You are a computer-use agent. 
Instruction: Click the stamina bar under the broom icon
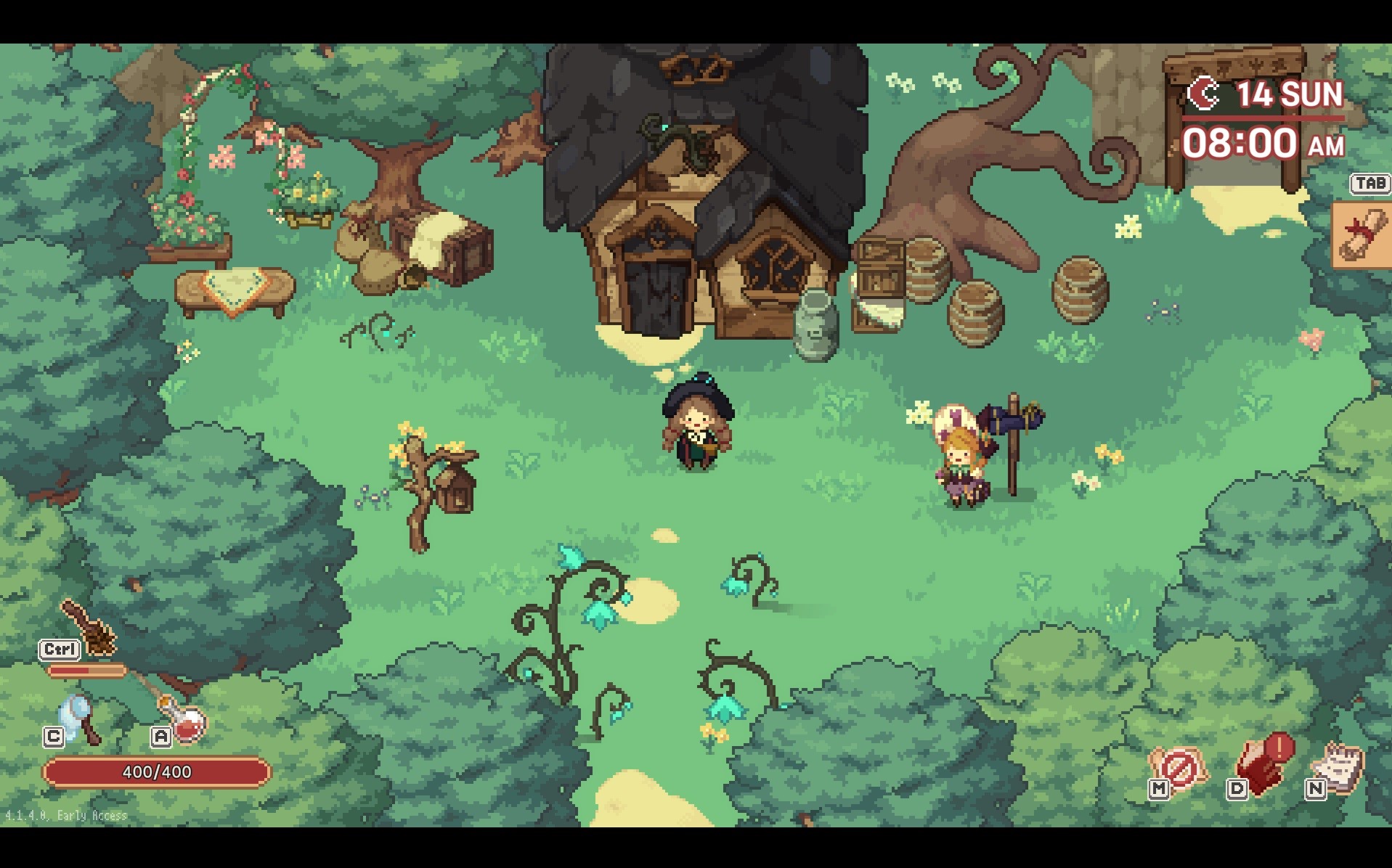pyautogui.click(x=87, y=670)
